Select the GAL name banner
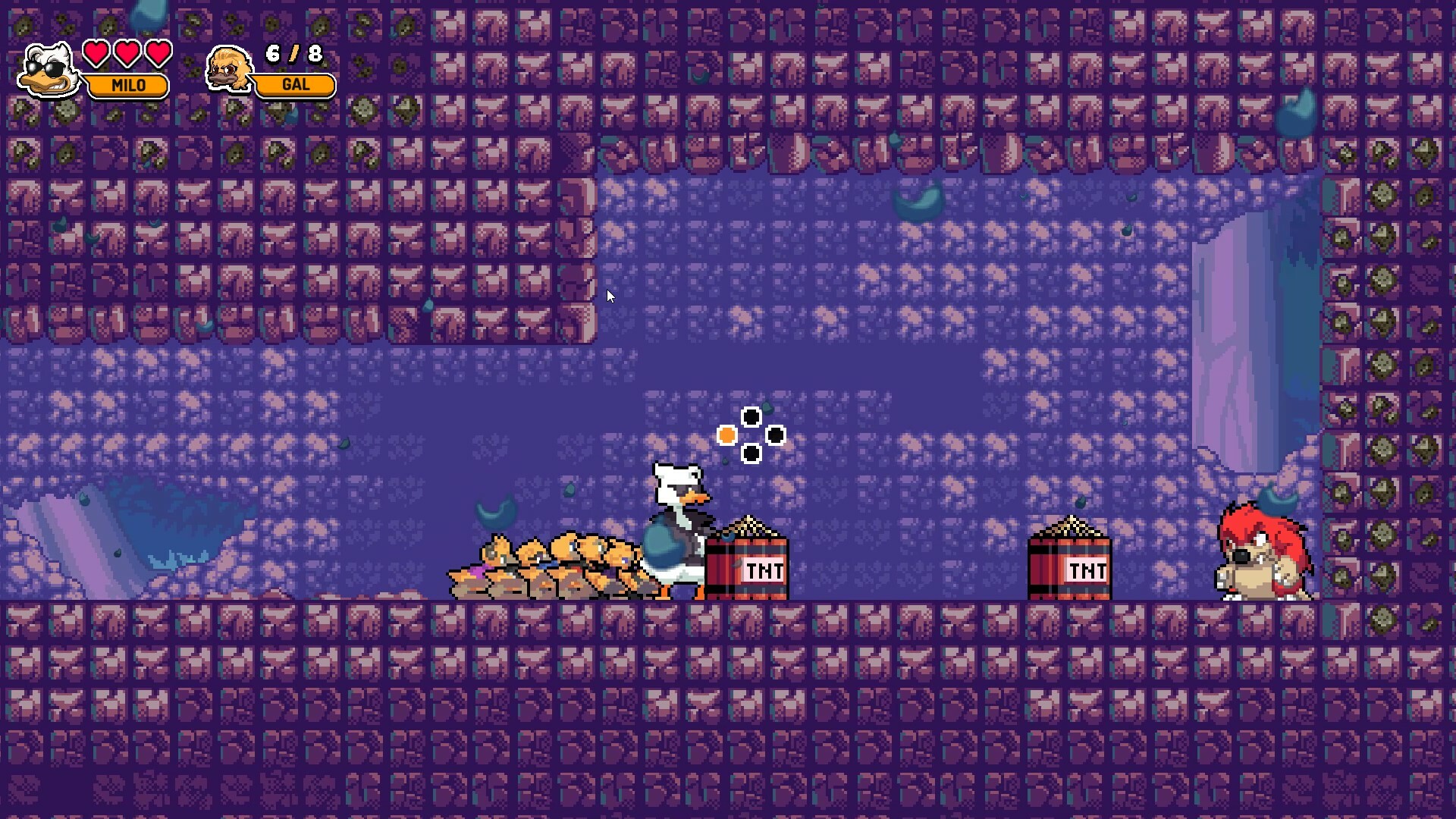 point(294,85)
